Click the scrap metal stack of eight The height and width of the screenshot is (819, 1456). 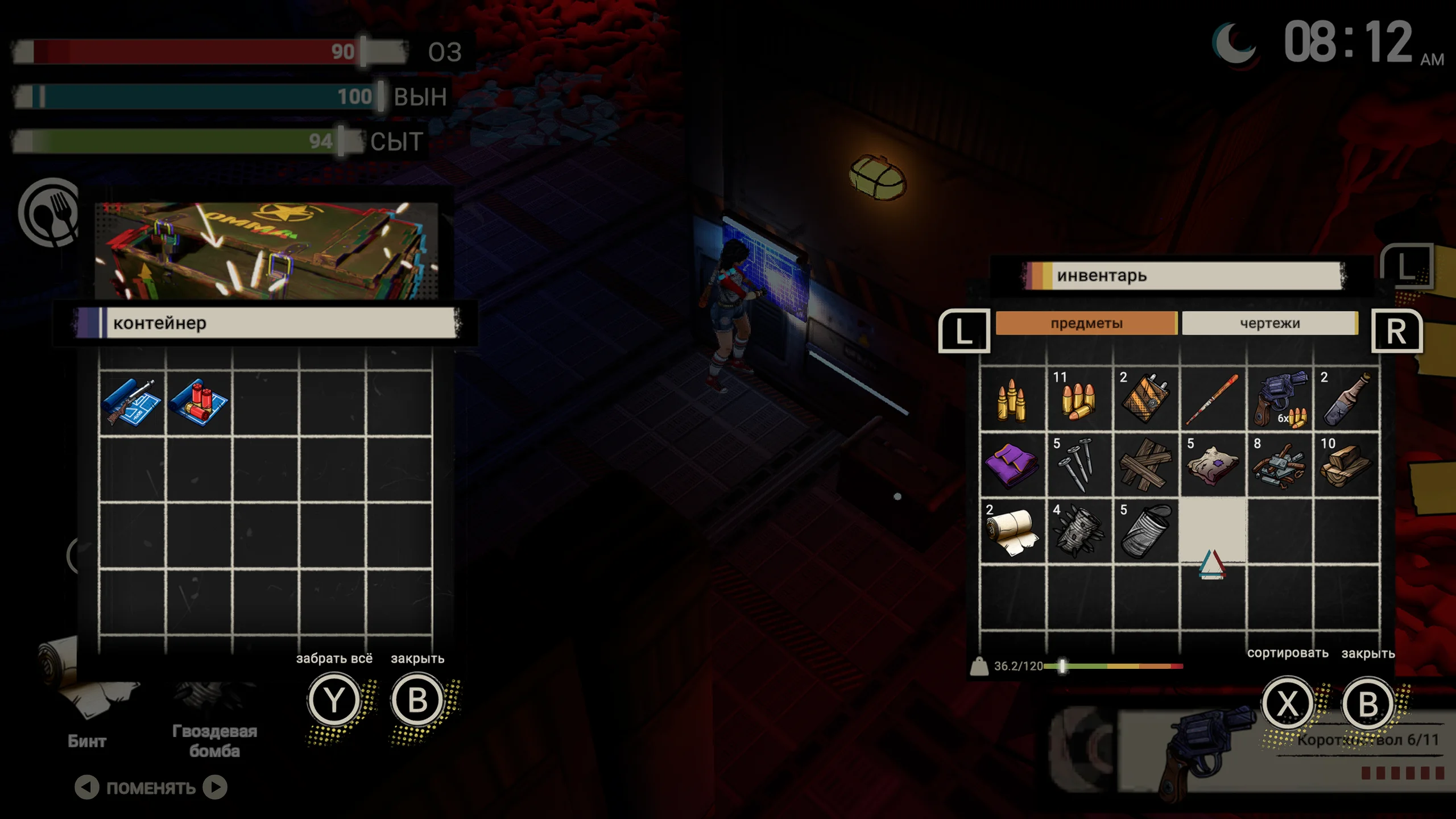pyautogui.click(x=1280, y=465)
